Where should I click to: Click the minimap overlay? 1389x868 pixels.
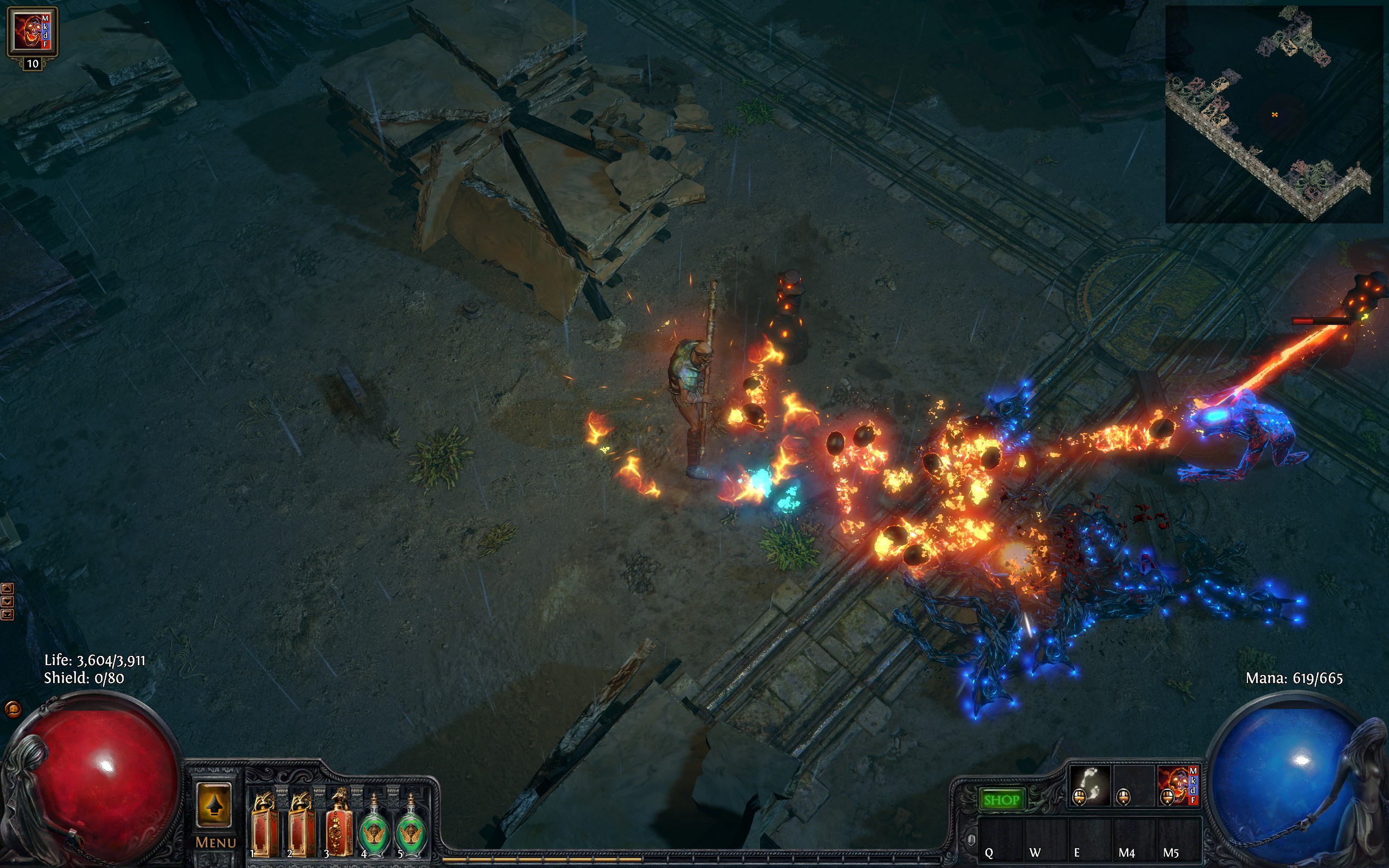pyautogui.click(x=1273, y=115)
